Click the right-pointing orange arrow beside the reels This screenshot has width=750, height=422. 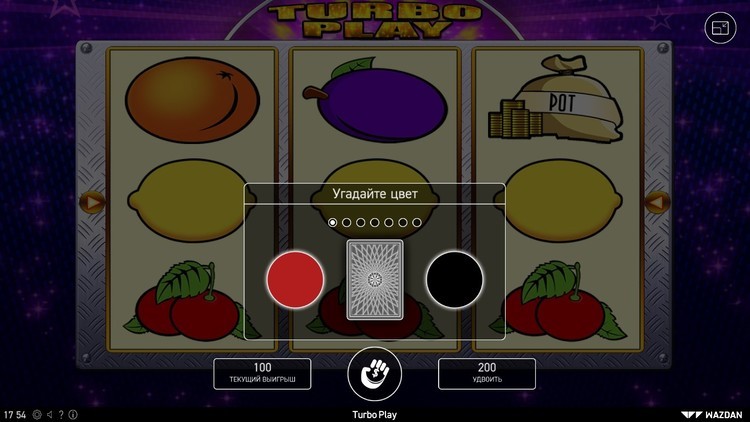(92, 202)
